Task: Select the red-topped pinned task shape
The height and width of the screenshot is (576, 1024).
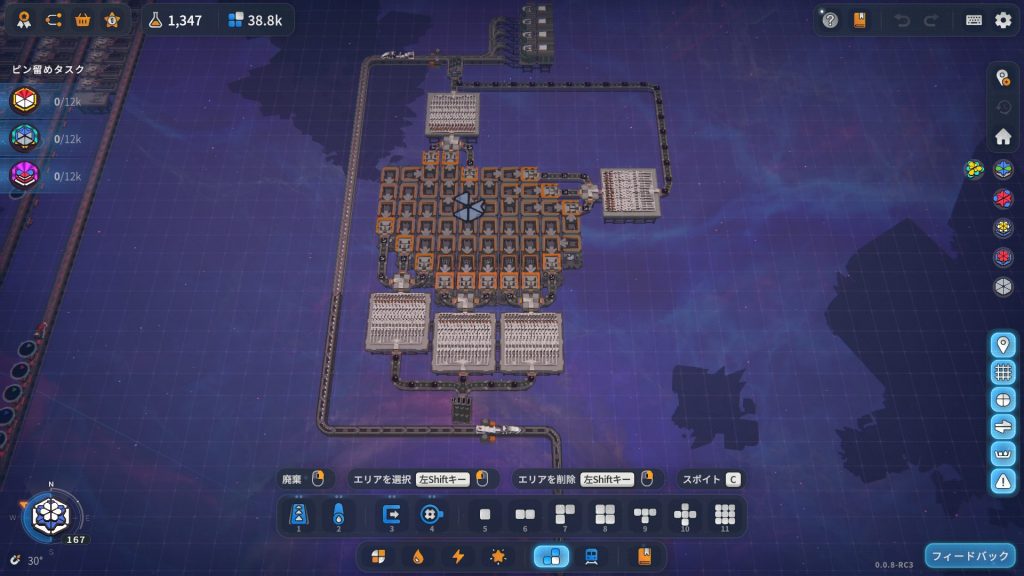Action: pyautogui.click(x=24, y=101)
